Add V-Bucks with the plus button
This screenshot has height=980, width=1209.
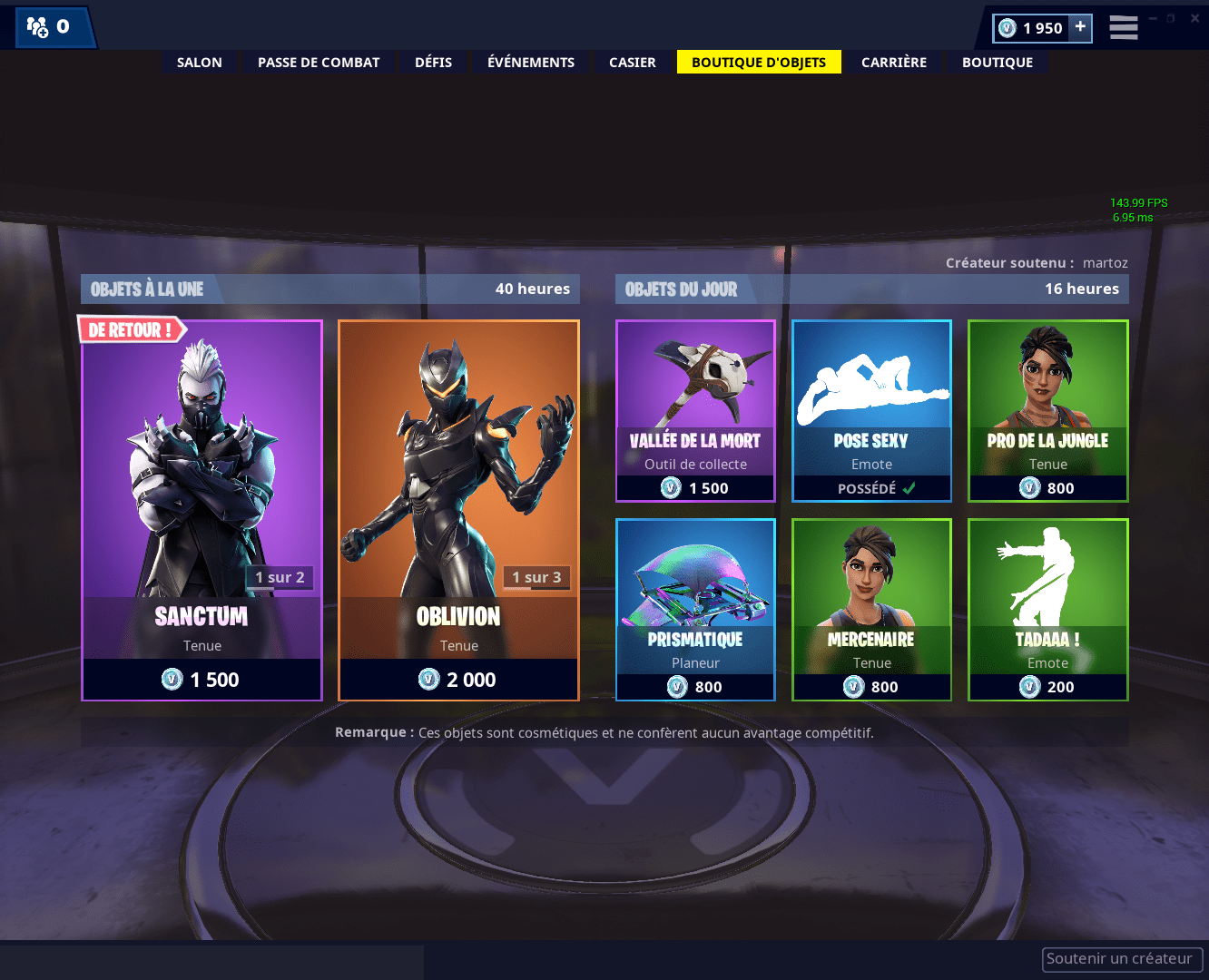point(1080,27)
